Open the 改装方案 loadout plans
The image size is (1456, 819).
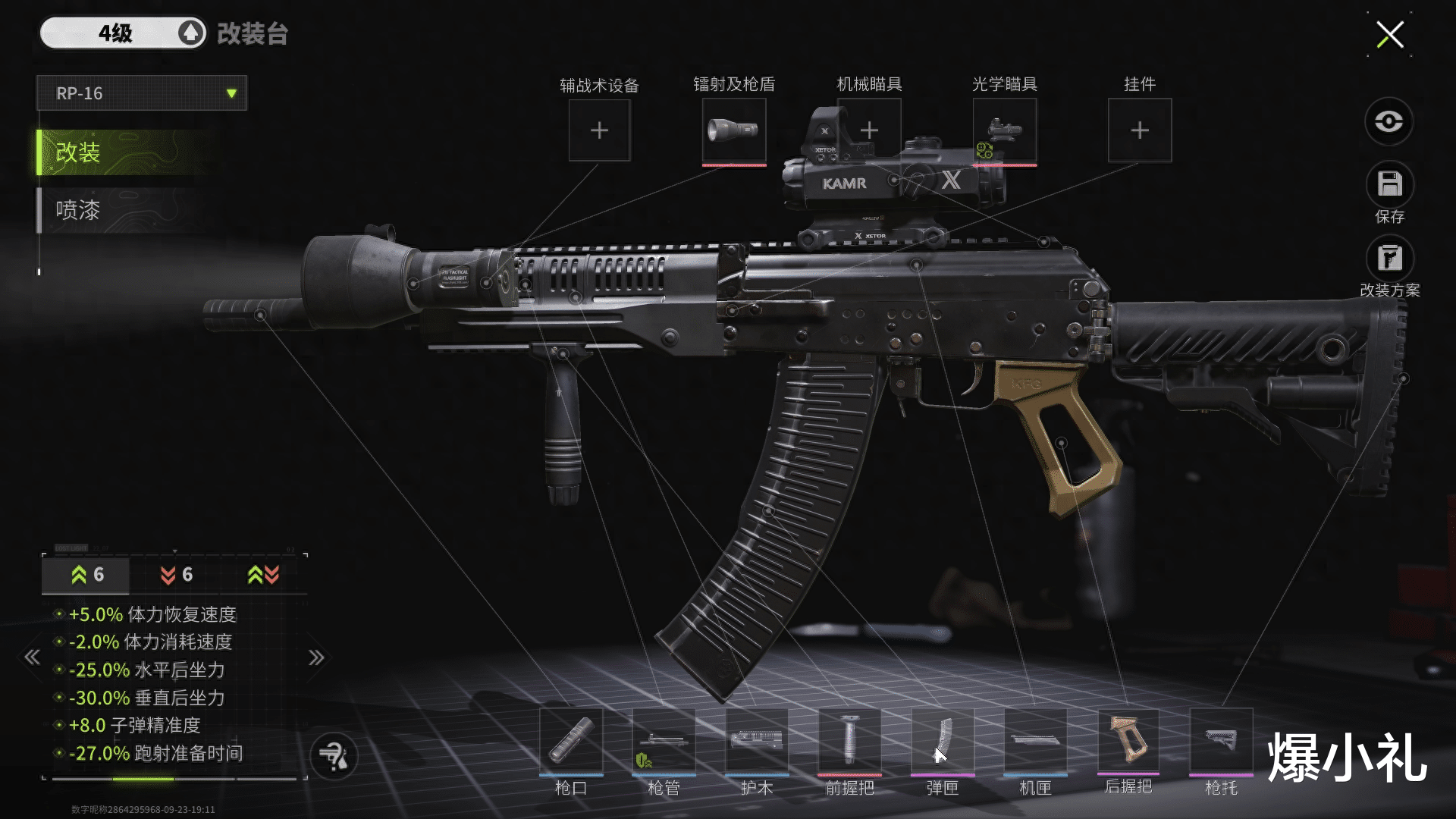(x=1389, y=259)
